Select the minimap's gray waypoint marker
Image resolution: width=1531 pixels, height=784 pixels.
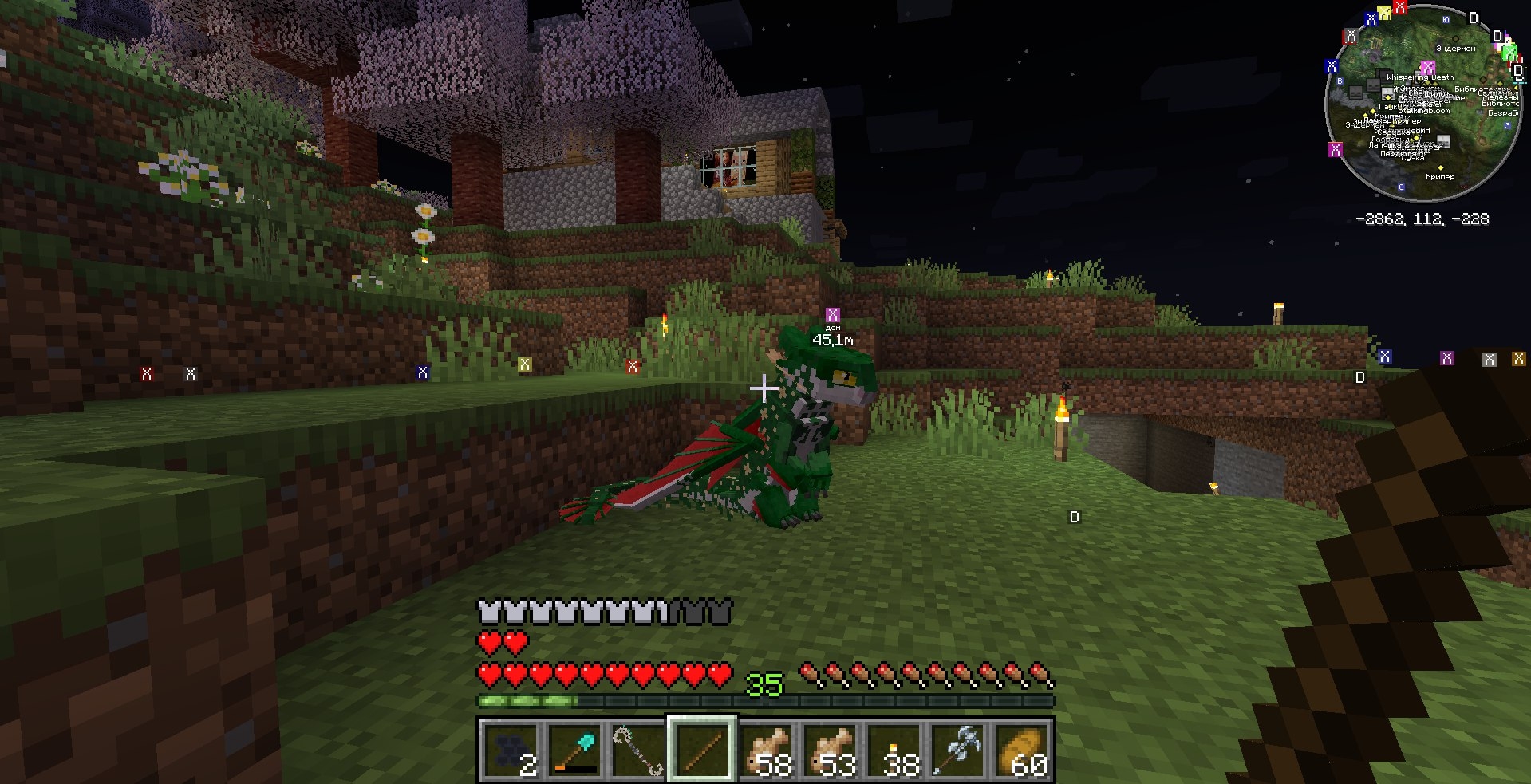click(1350, 36)
